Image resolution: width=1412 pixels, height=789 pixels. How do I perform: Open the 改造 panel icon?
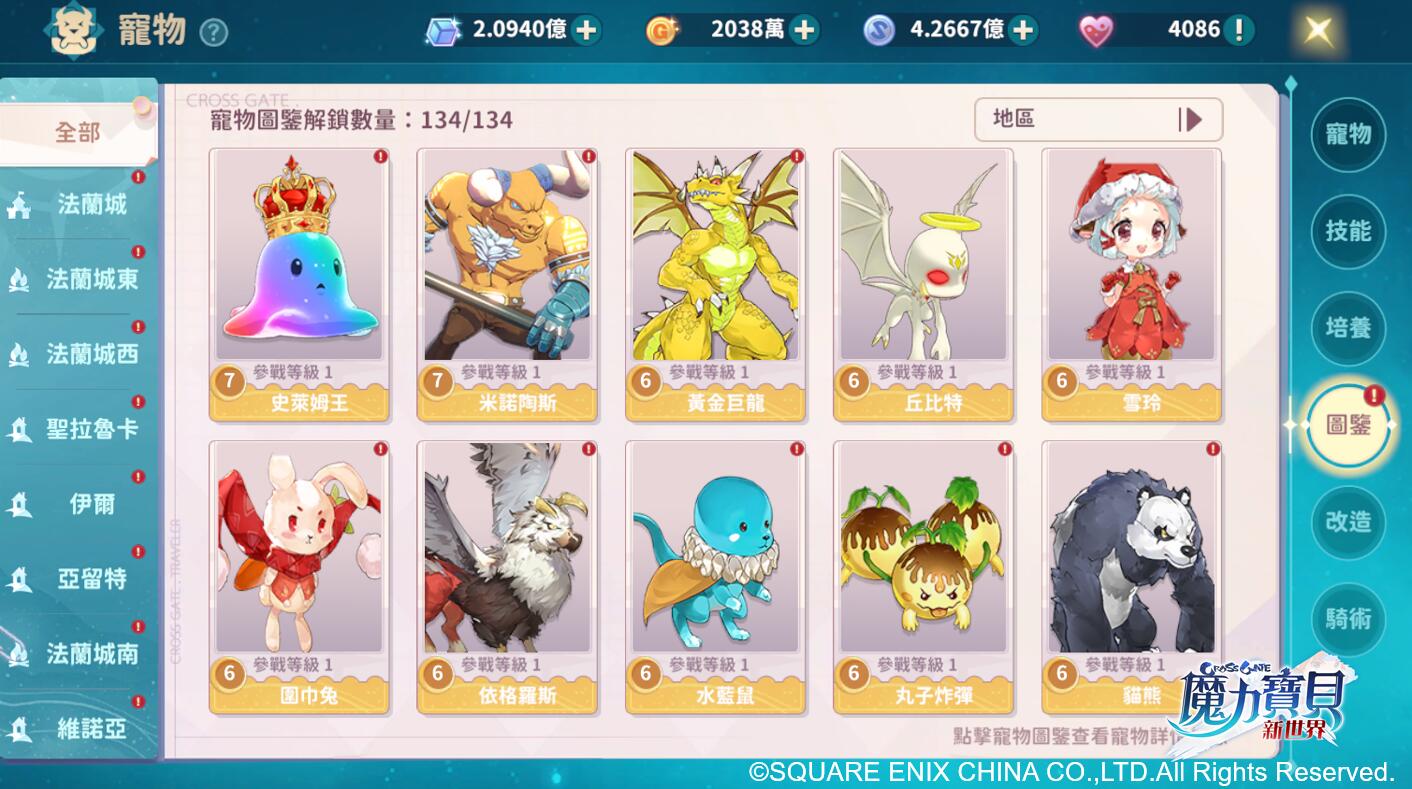click(1348, 523)
